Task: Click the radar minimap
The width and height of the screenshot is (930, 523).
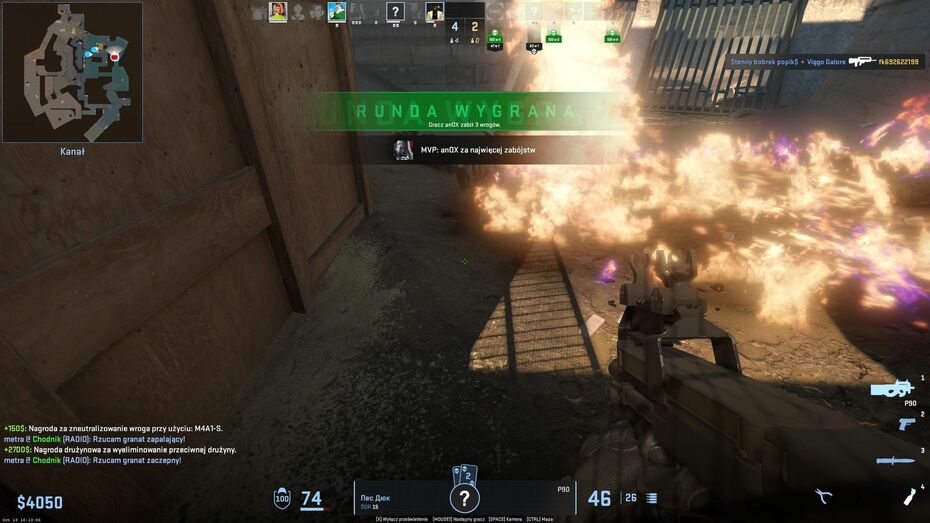Action: pyautogui.click(x=72, y=72)
